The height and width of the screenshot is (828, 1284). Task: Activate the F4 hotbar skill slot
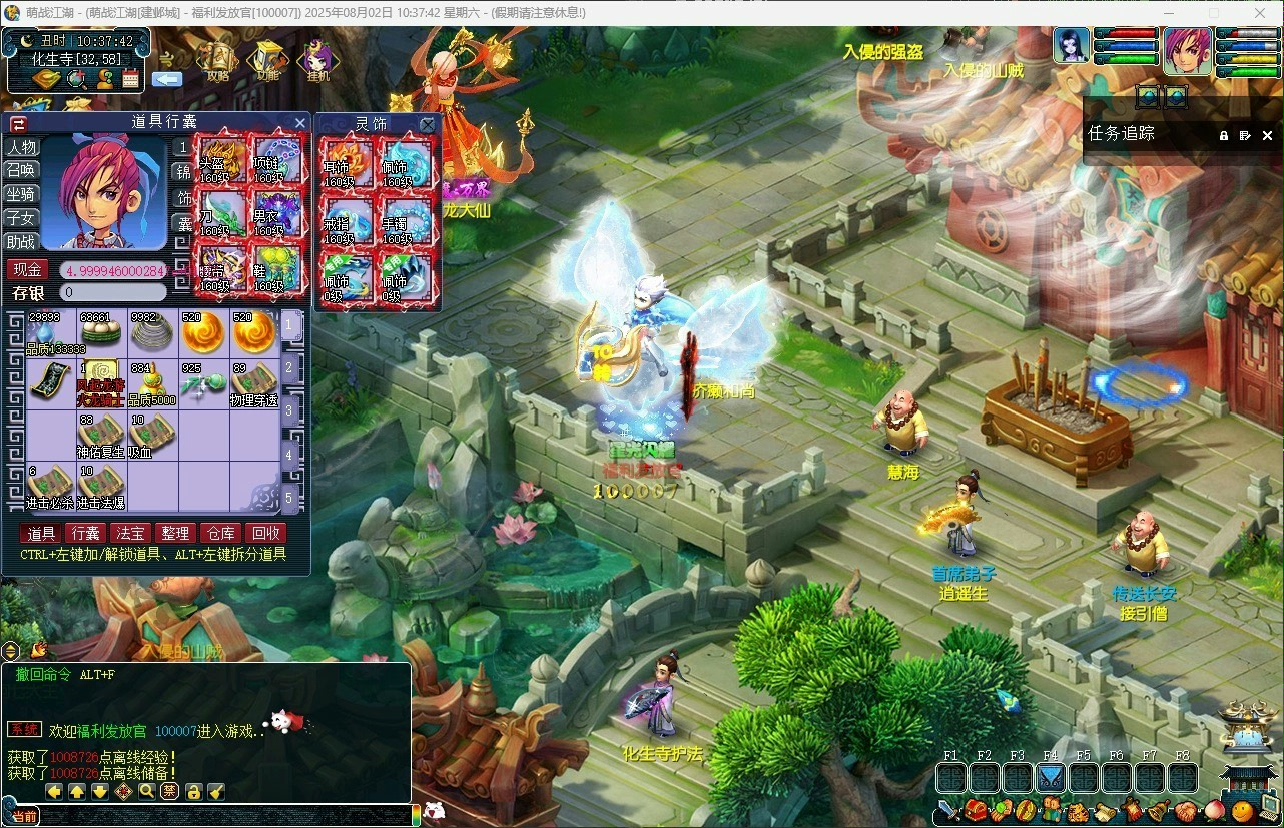pos(1051,777)
